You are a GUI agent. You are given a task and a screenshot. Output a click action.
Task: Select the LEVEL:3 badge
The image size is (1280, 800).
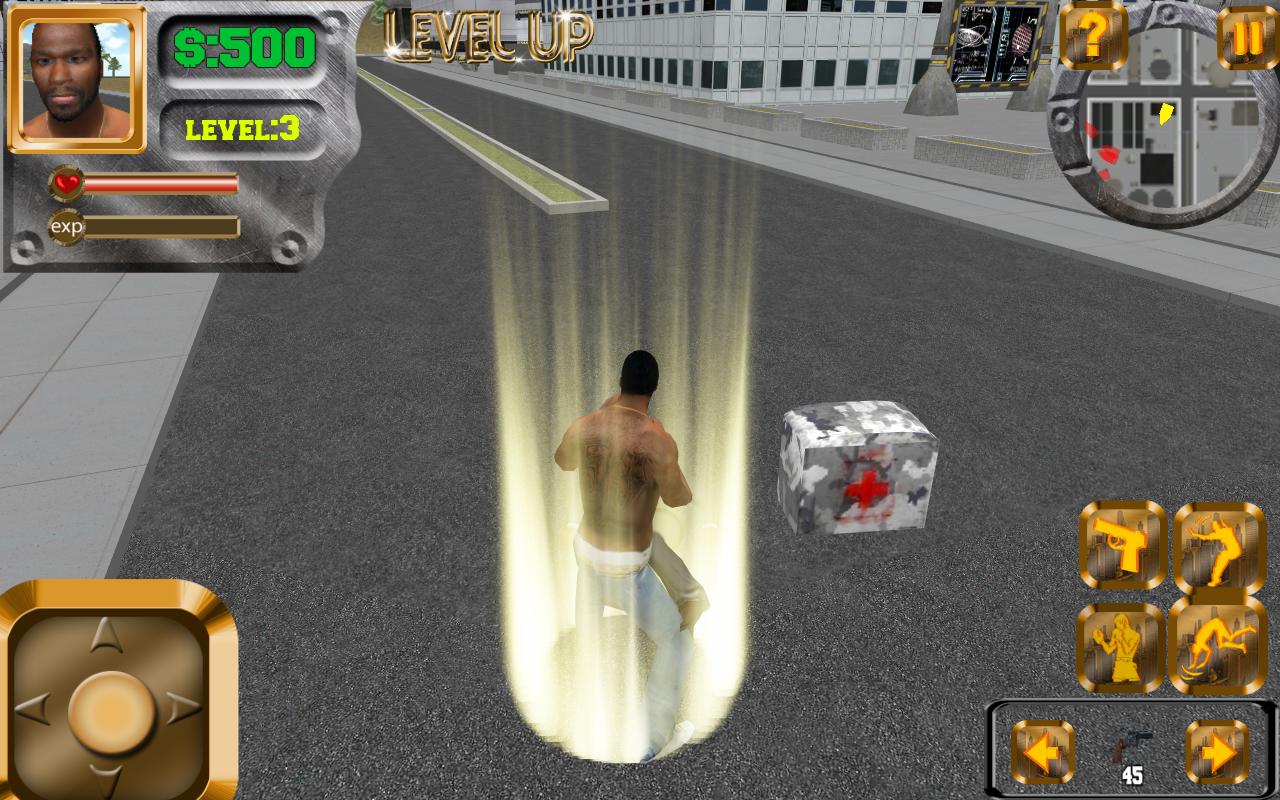coord(241,128)
